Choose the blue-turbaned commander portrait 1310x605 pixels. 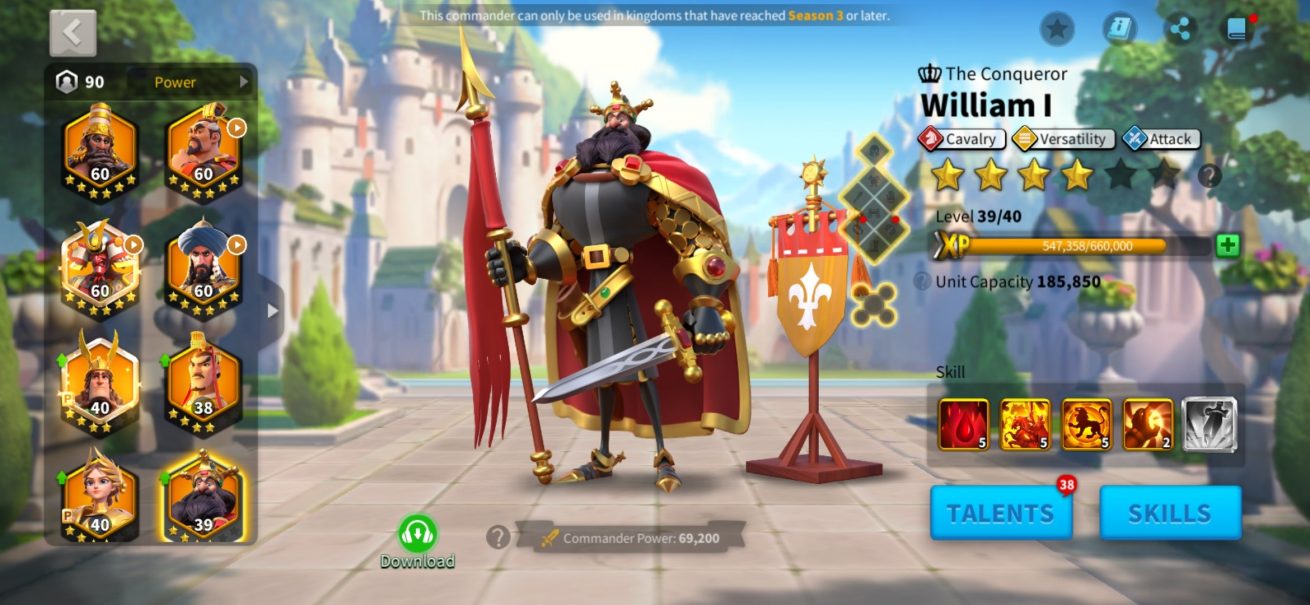click(203, 266)
